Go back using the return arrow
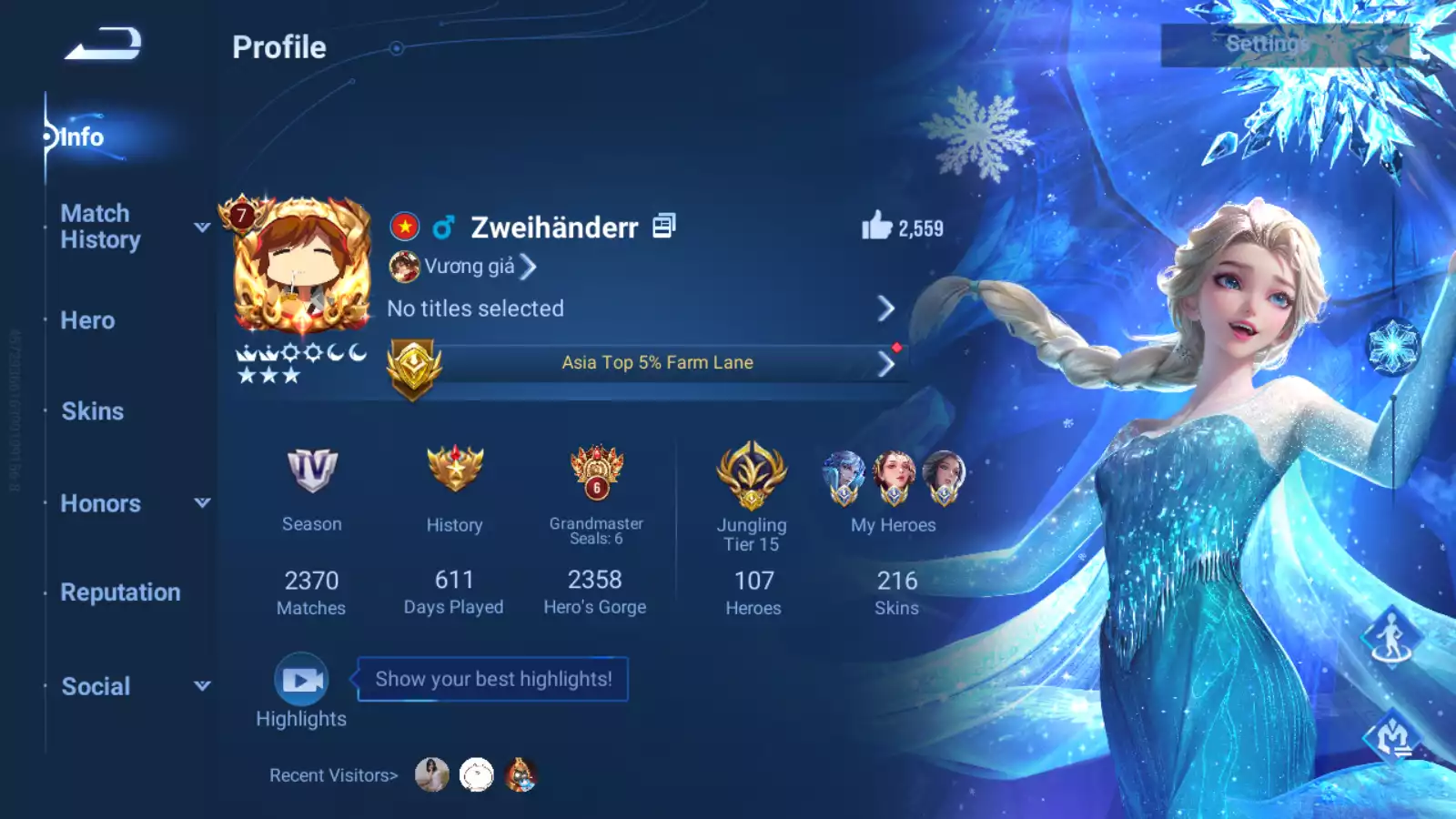The image size is (1456, 819). [x=103, y=44]
